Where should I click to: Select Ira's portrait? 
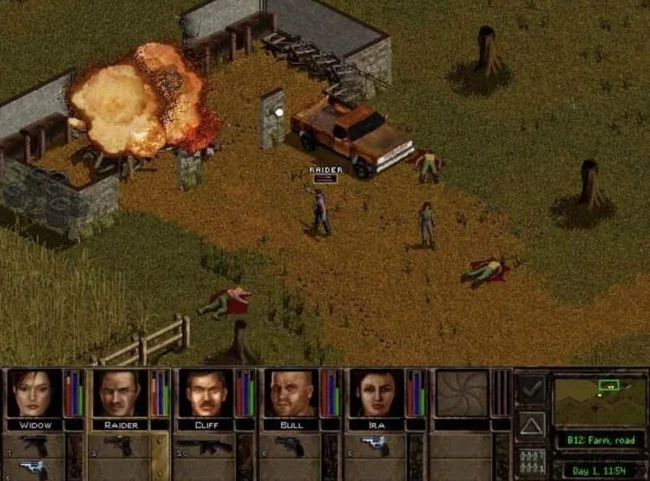[375, 393]
